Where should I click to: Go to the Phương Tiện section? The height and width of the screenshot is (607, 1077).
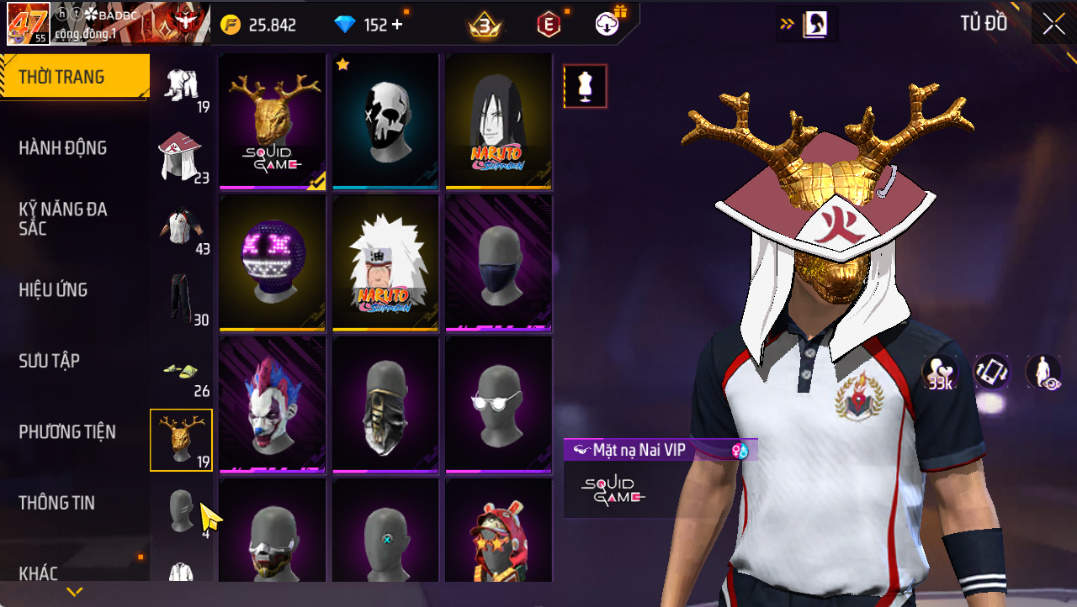click(x=67, y=432)
